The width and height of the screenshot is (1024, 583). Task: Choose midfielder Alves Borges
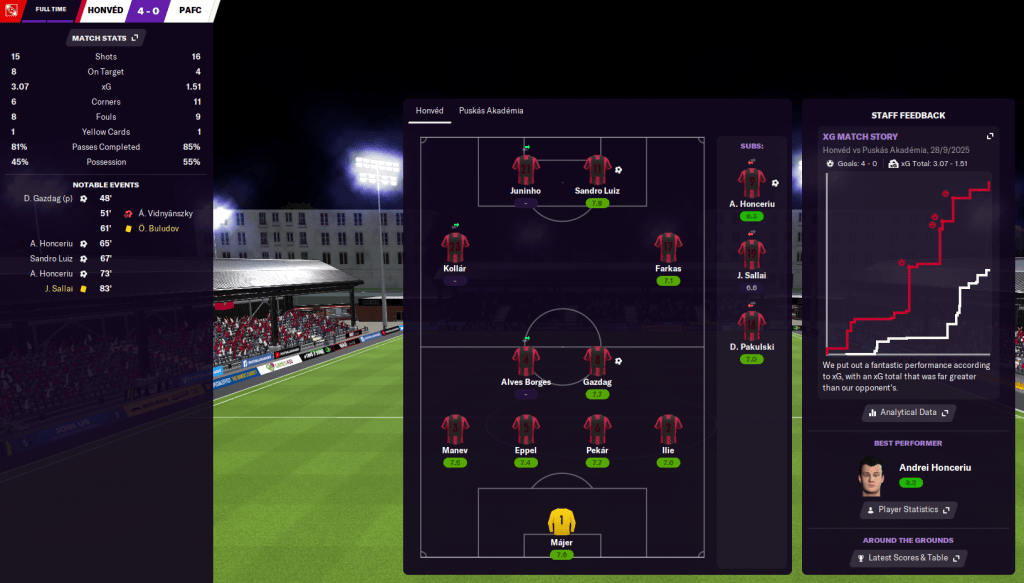(x=525, y=363)
